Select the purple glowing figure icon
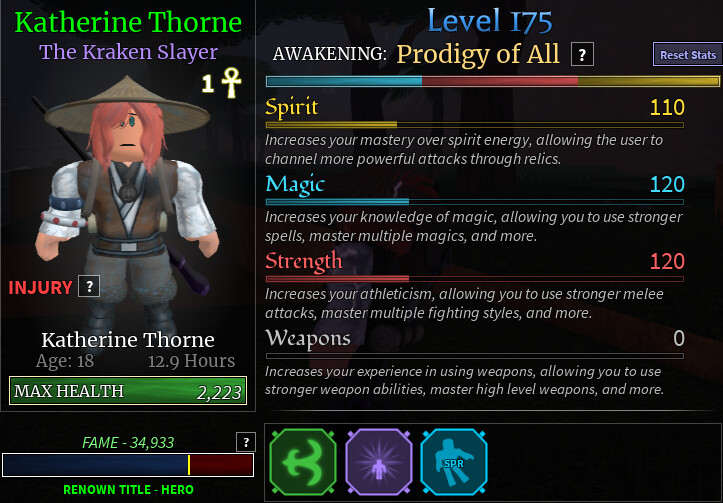This screenshot has width=723, height=503. point(378,462)
